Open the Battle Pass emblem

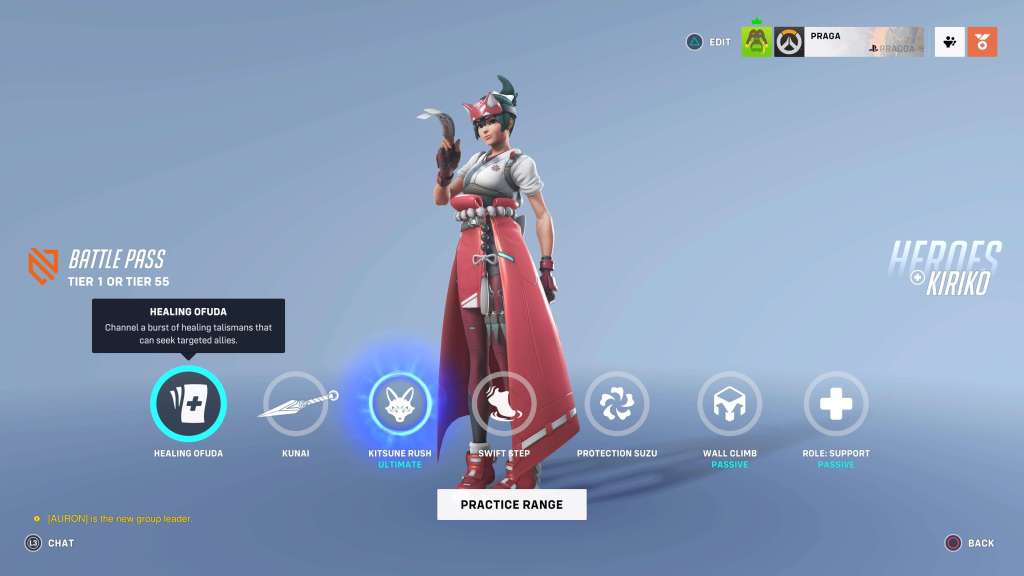(x=42, y=266)
